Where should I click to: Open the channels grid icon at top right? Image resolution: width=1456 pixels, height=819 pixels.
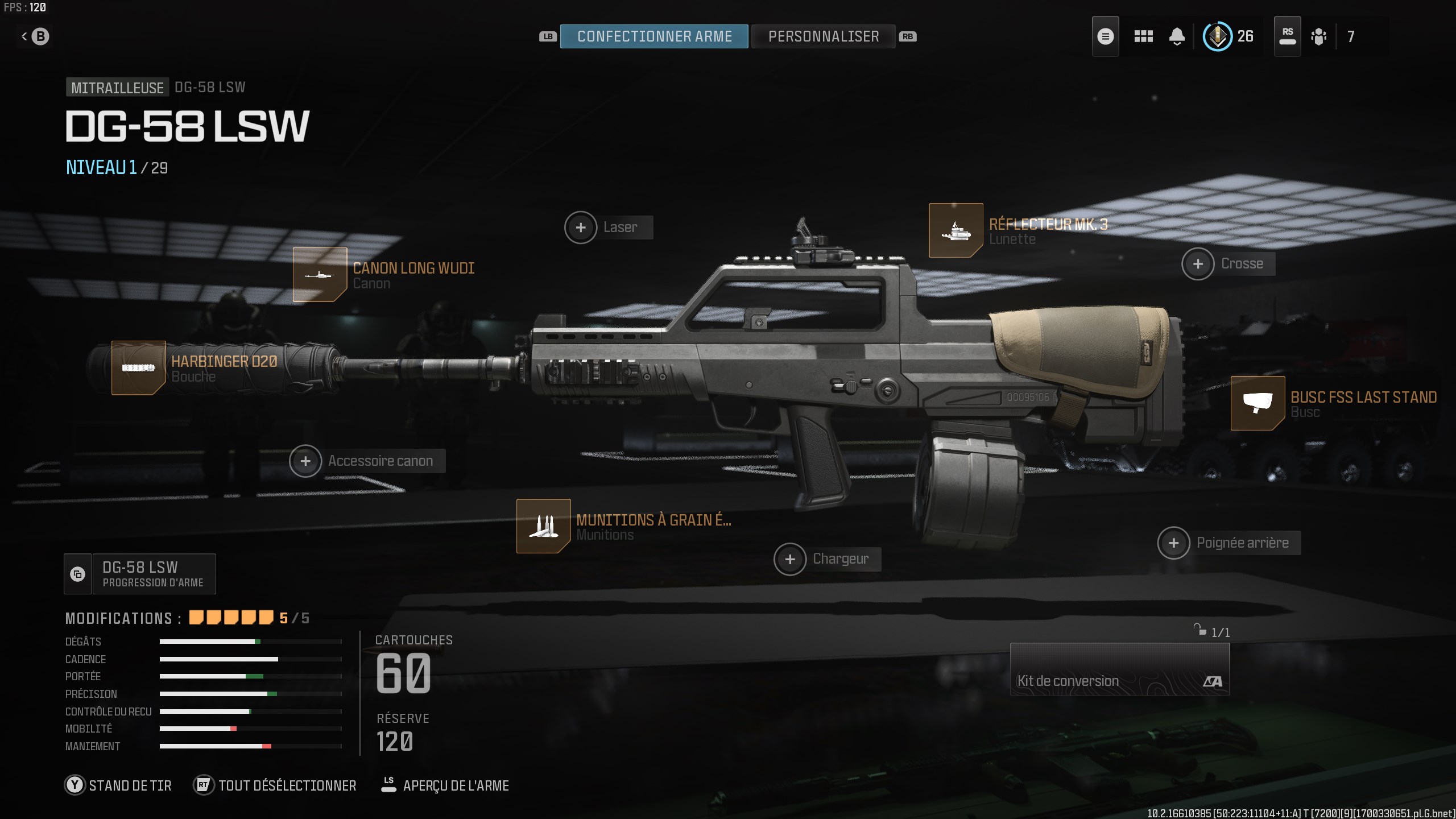(x=1143, y=36)
